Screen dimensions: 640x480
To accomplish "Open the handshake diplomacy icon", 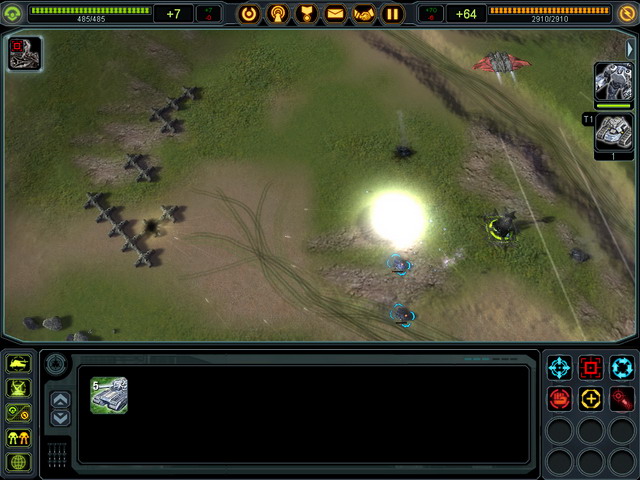I will 364,14.
